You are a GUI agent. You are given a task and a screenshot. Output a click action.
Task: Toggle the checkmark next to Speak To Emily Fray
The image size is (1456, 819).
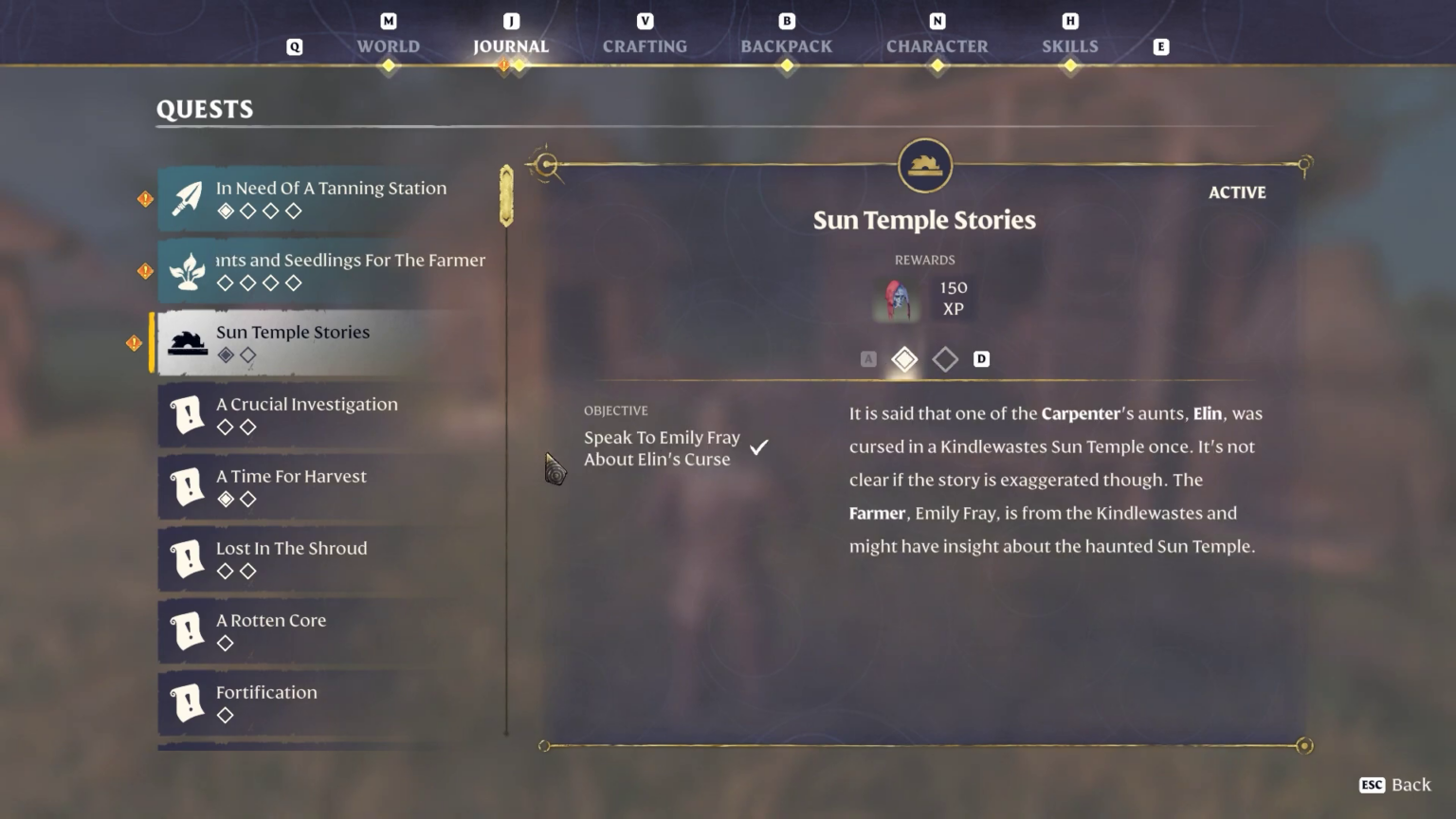758,446
